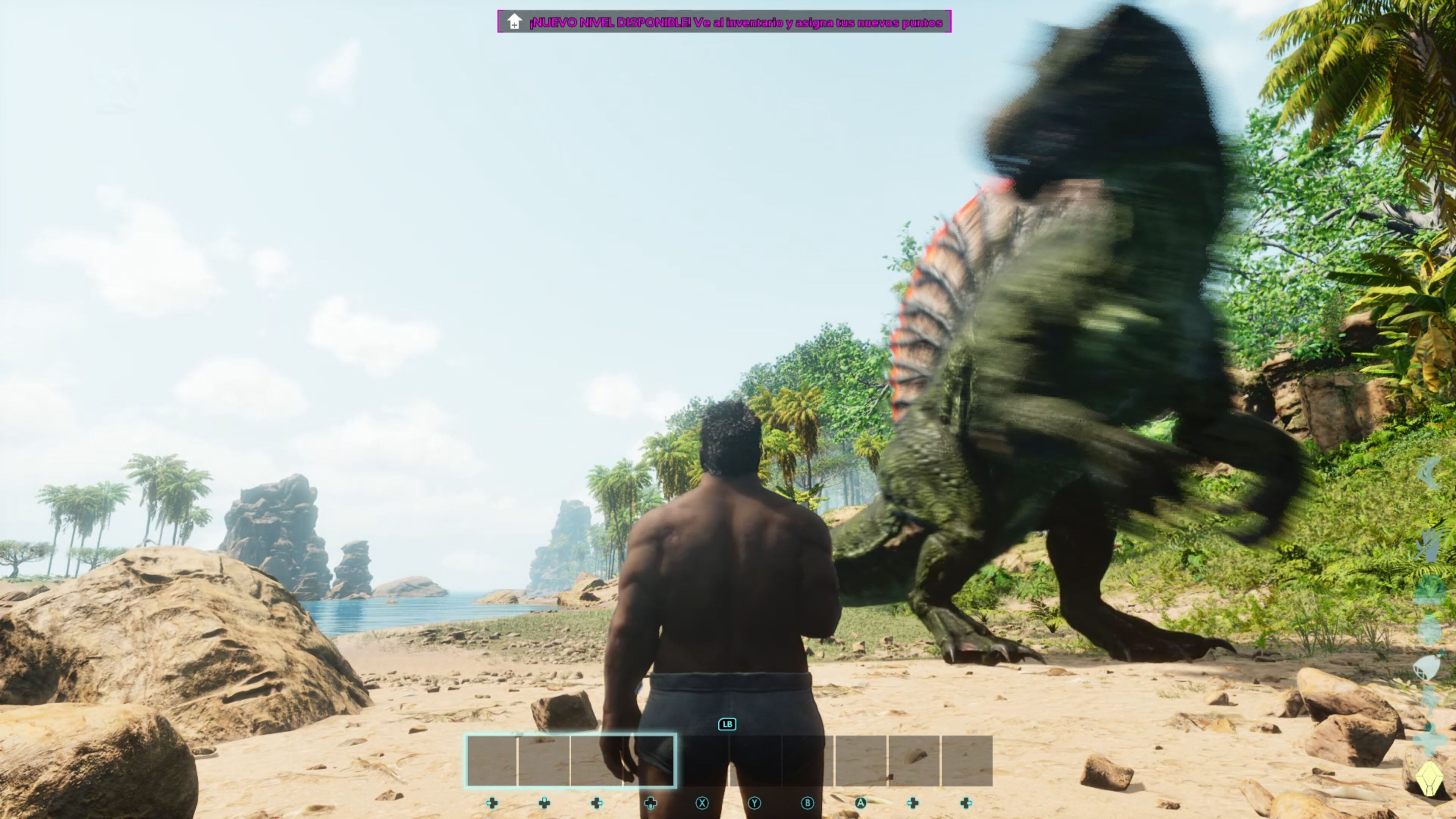1456x819 pixels.
Task: Select the house-shaped level-up icon
Action: click(x=514, y=22)
